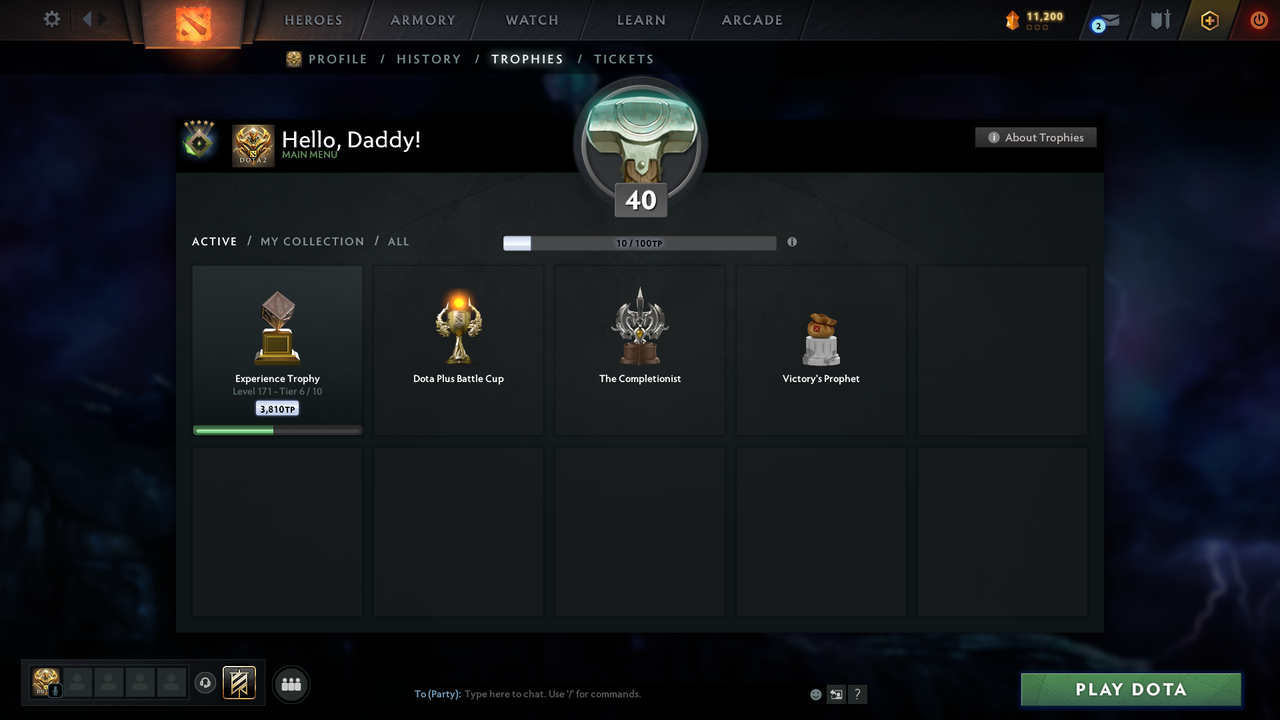Open the emoticon picker in the chat bar
The image size is (1280, 720).
pos(815,693)
